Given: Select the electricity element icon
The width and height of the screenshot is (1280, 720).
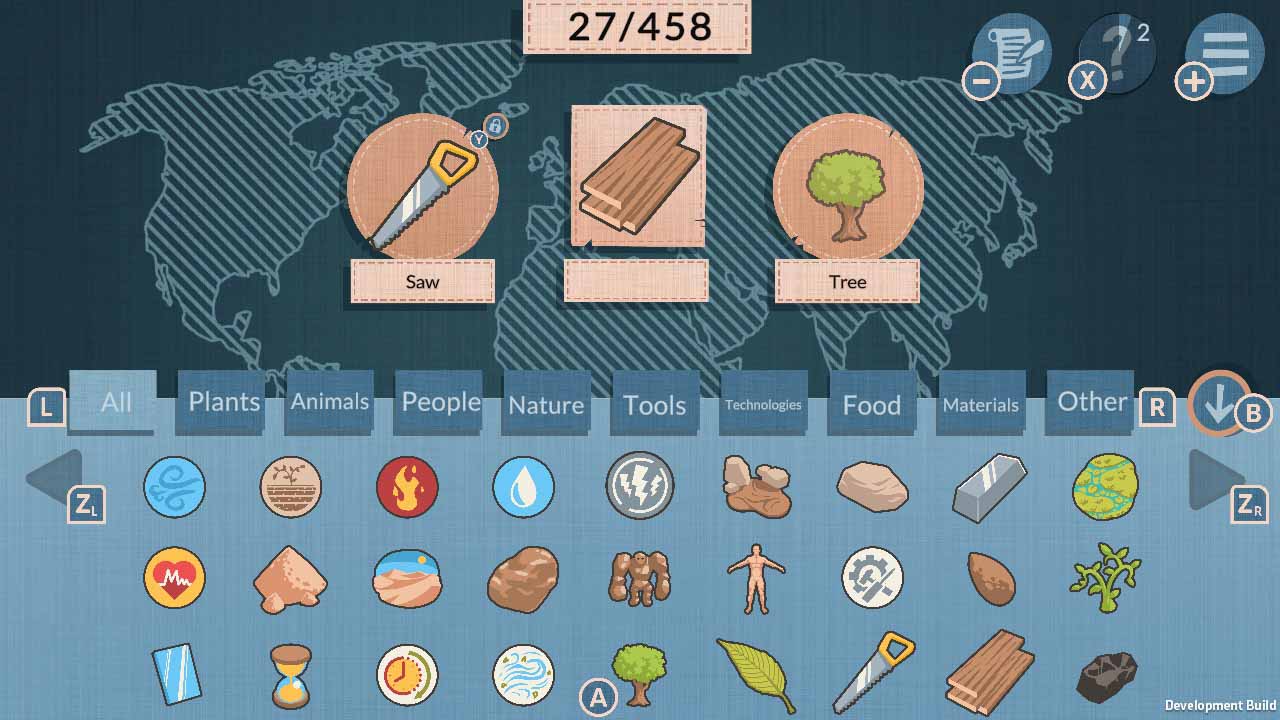Looking at the screenshot, I should click(x=640, y=488).
